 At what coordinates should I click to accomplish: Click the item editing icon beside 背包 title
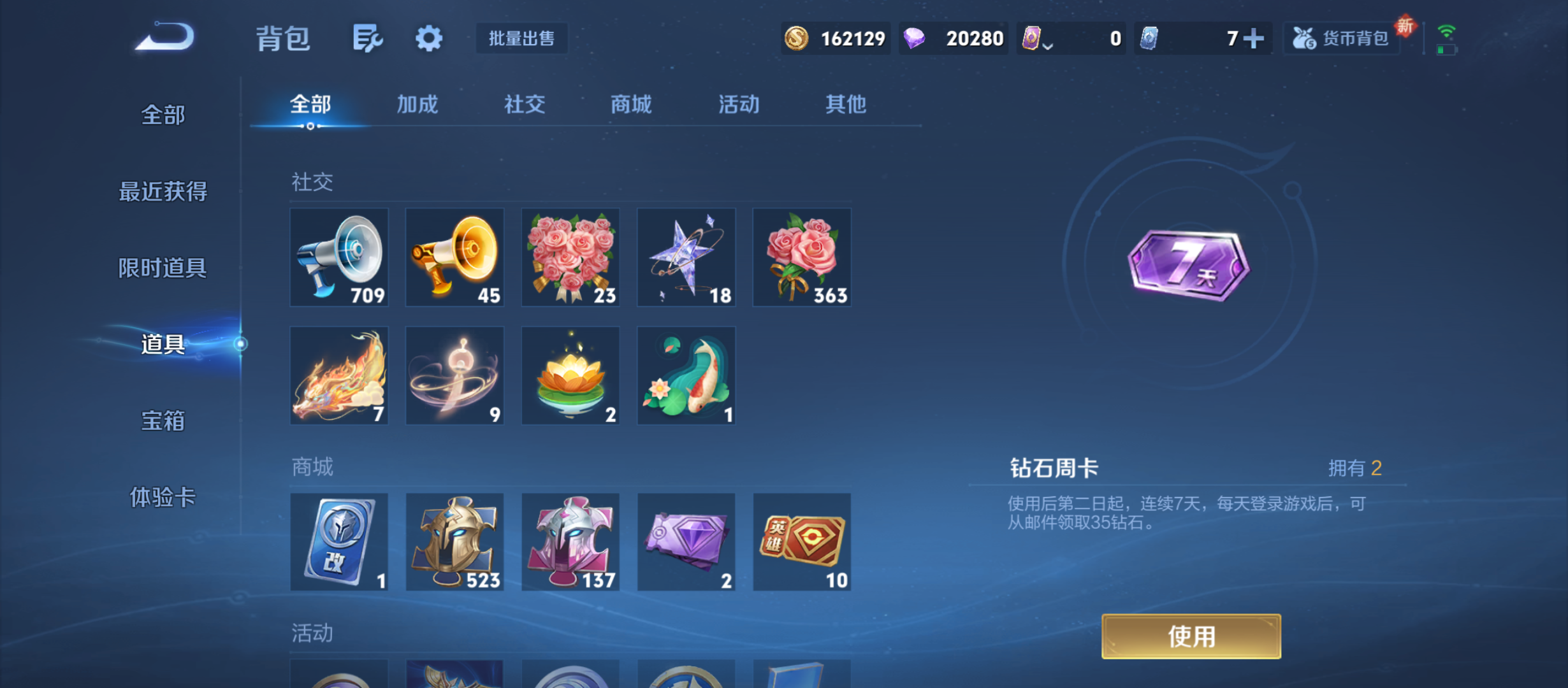[367, 38]
